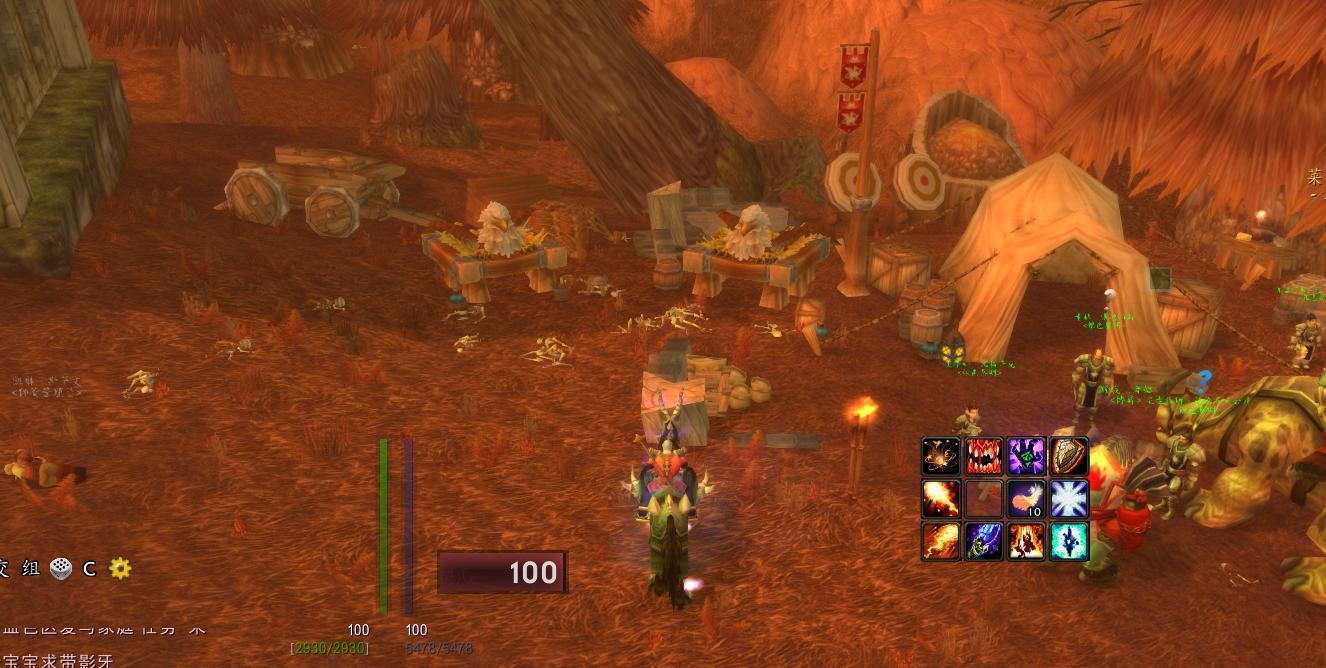Use the teal ice crystal ability
Image resolution: width=1326 pixels, height=668 pixels.
tap(1069, 541)
